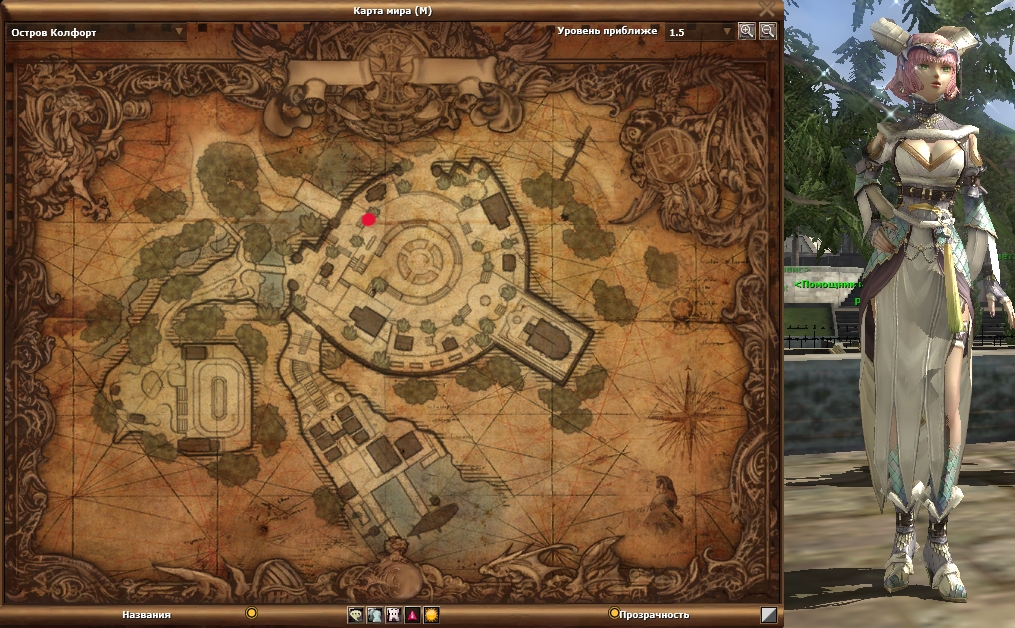Image resolution: width=1015 pixels, height=628 pixels.
Task: Click the red player marker on map
Action: 368,219
